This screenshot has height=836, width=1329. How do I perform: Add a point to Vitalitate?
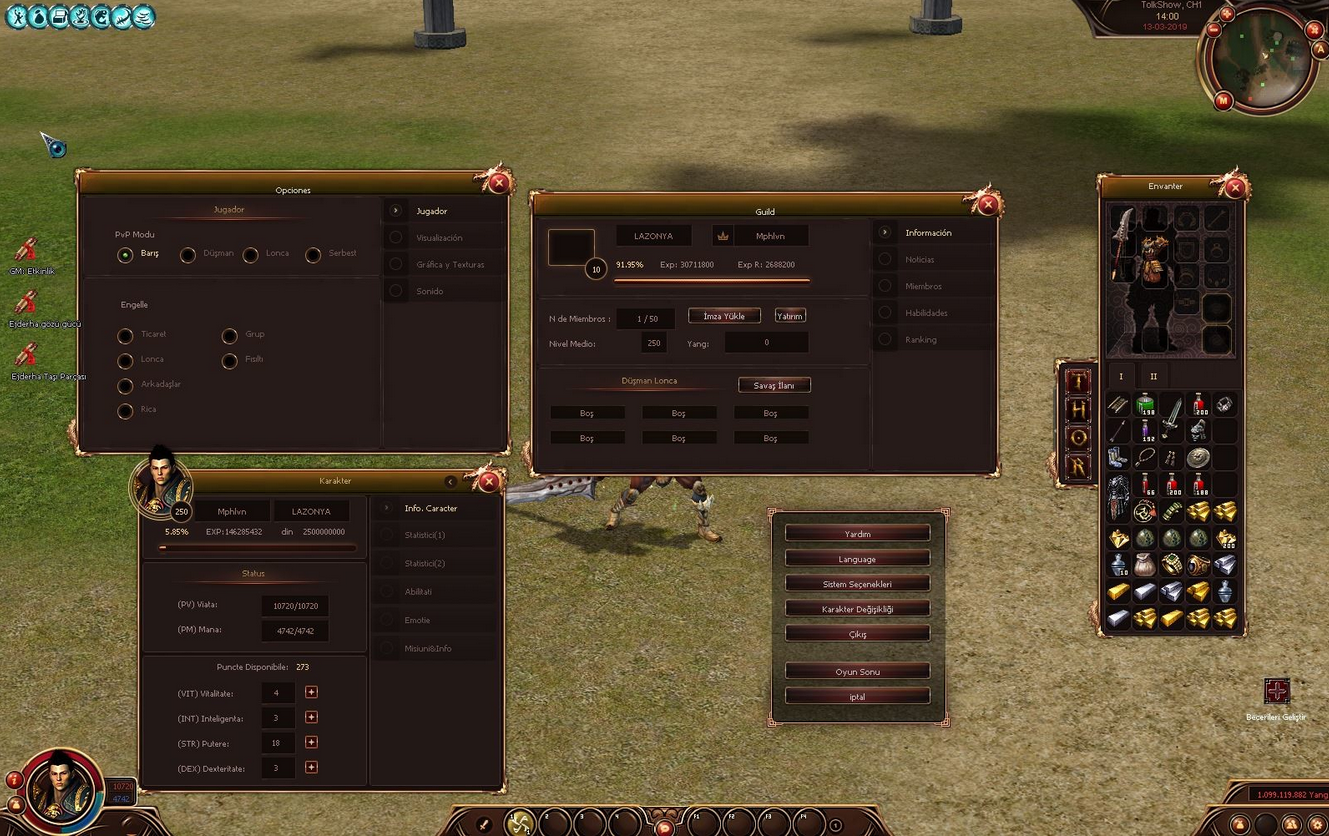coord(311,692)
